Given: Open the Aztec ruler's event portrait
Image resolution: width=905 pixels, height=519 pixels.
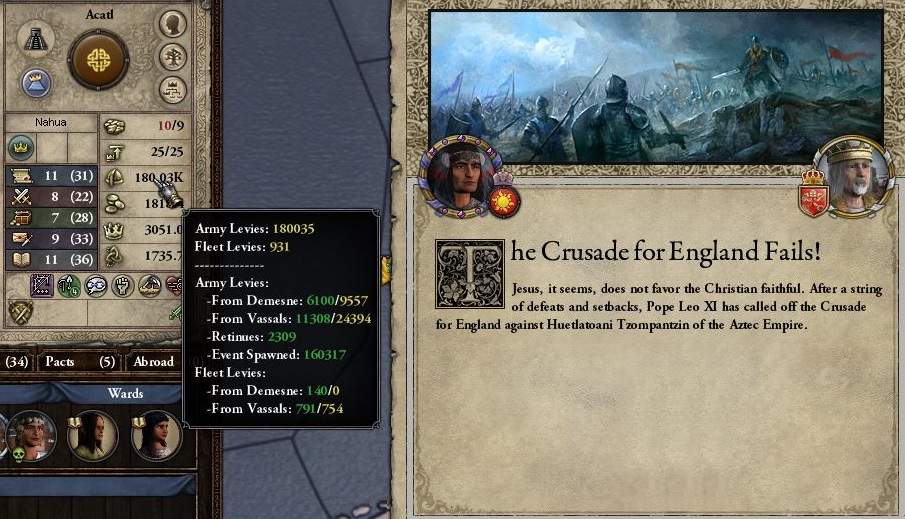Looking at the screenshot, I should click(x=459, y=176).
